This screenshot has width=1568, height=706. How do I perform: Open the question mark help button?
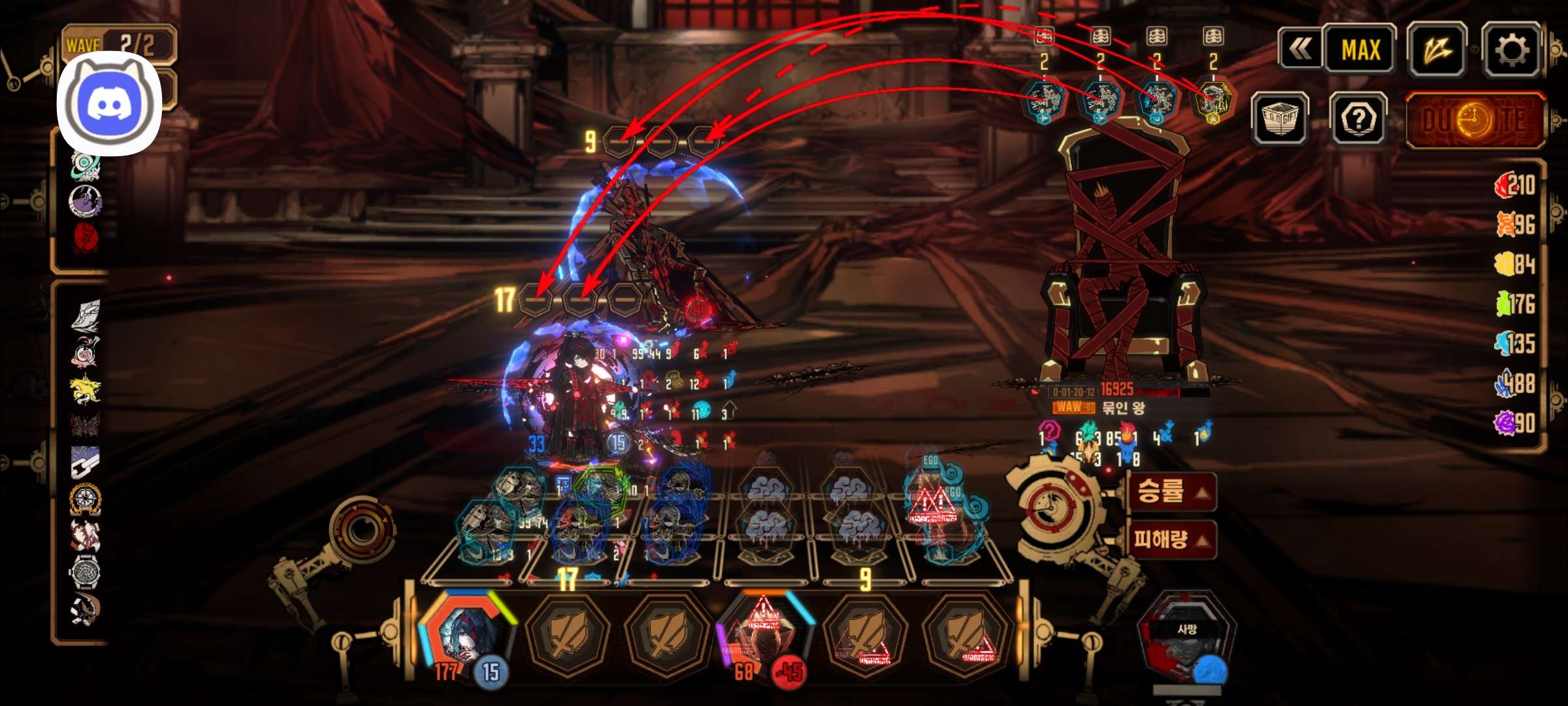click(1358, 118)
